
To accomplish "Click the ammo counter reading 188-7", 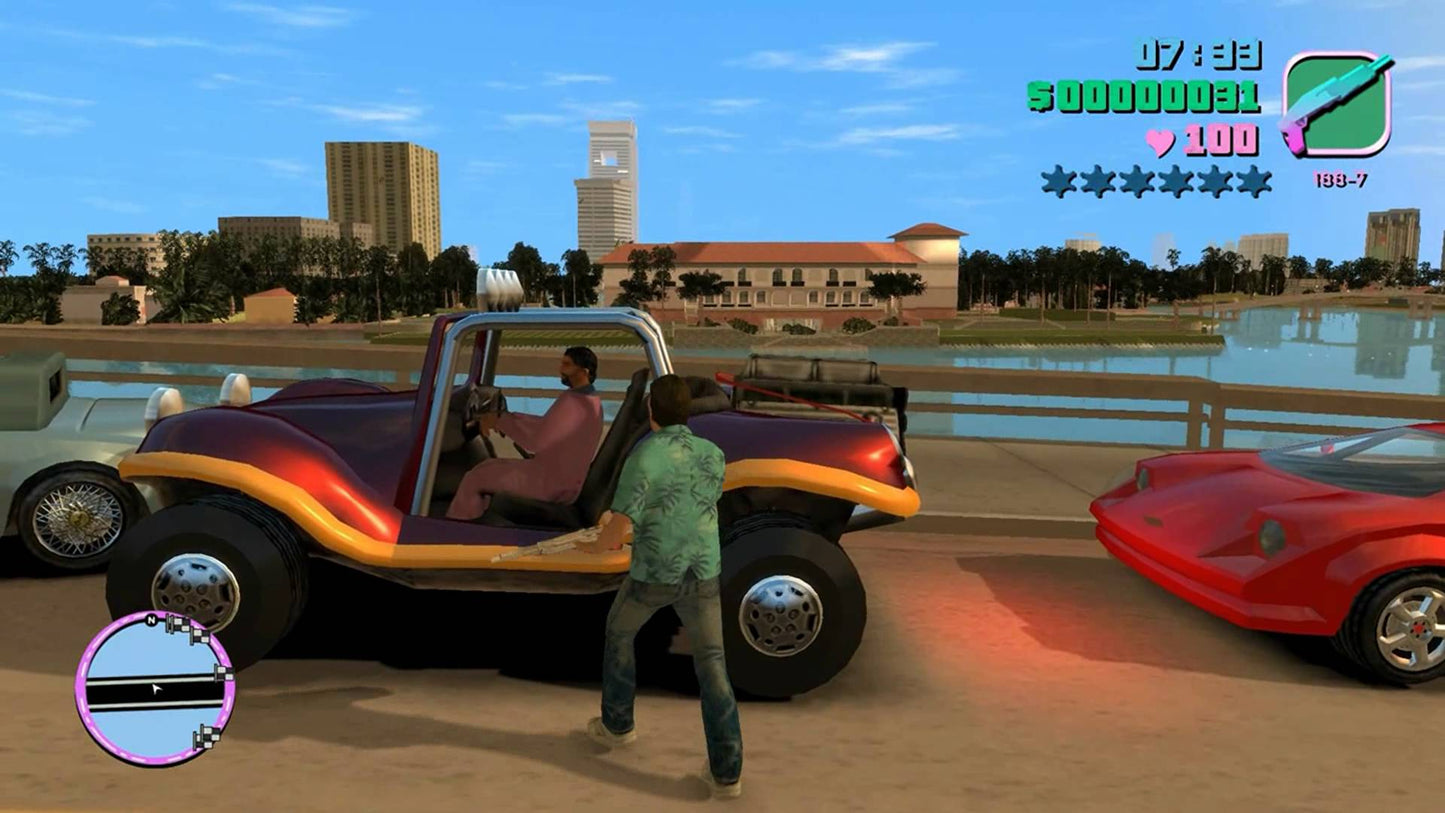I will pyautogui.click(x=1341, y=178).
